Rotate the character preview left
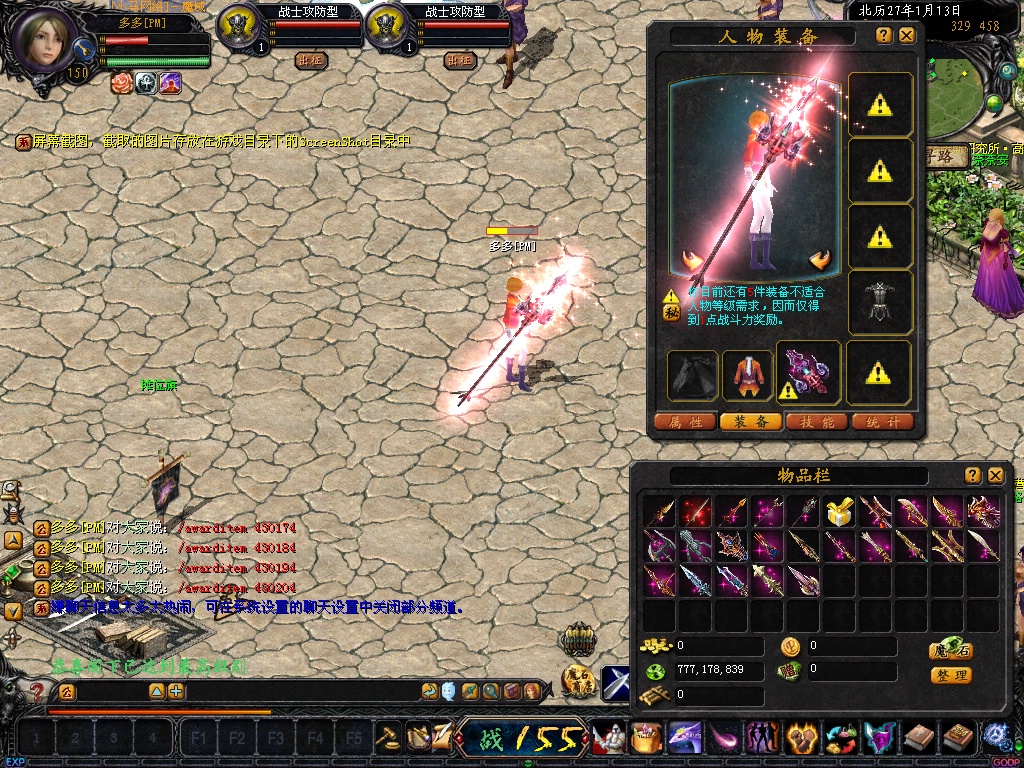Viewport: 1024px width, 768px height. coord(691,260)
